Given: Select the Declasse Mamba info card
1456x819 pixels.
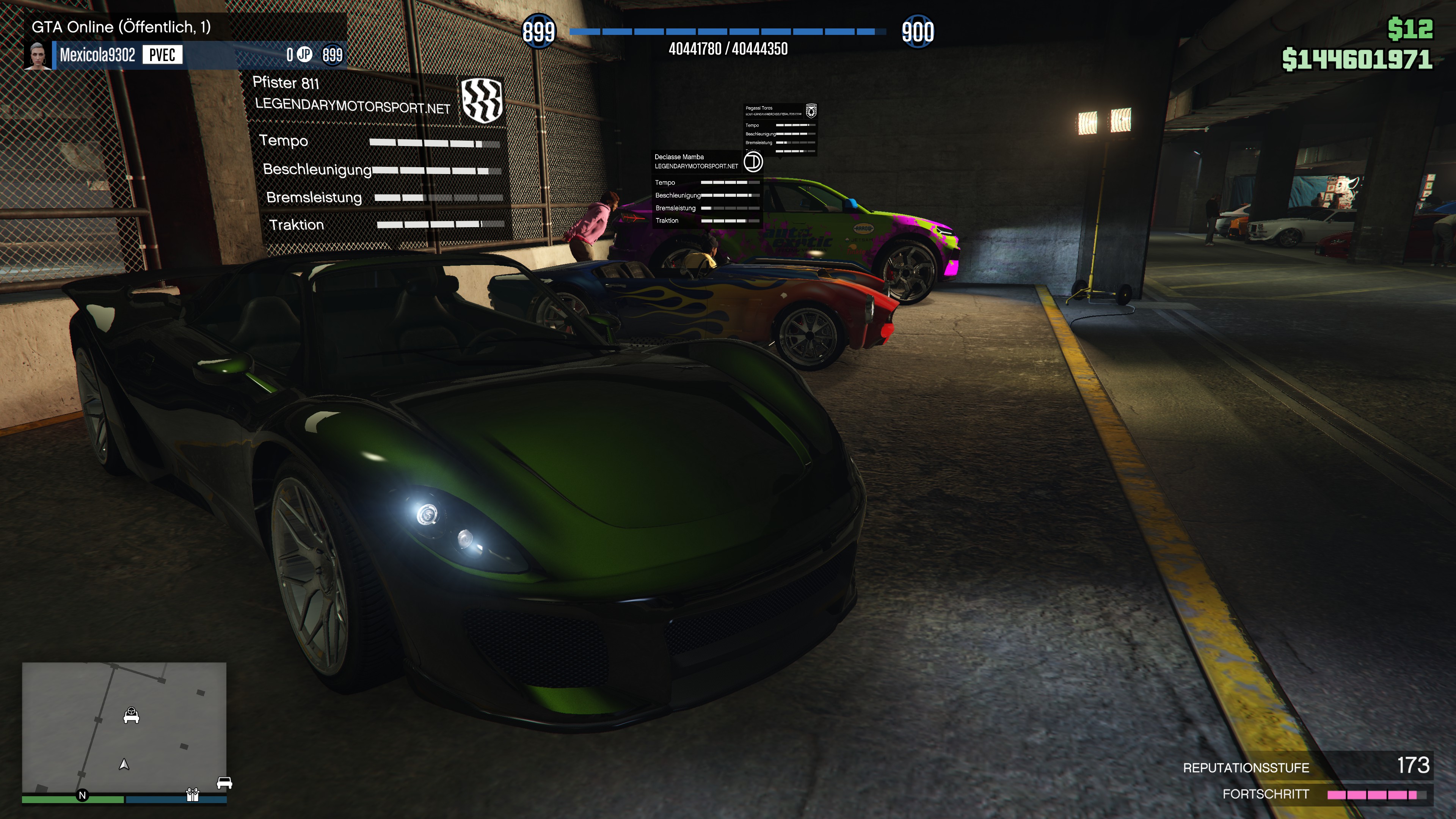Looking at the screenshot, I should point(707,189).
